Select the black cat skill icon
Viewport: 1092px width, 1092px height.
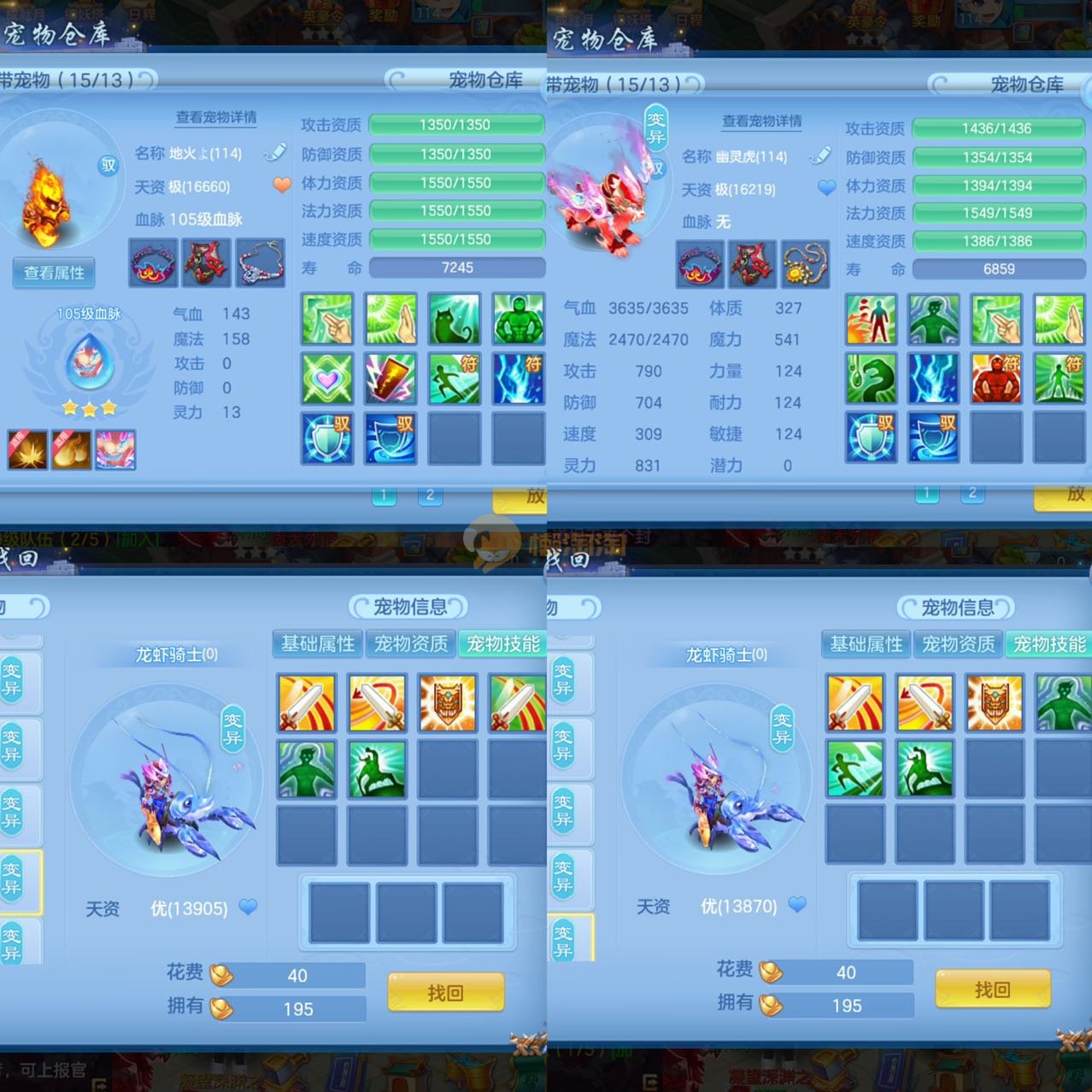(x=454, y=319)
